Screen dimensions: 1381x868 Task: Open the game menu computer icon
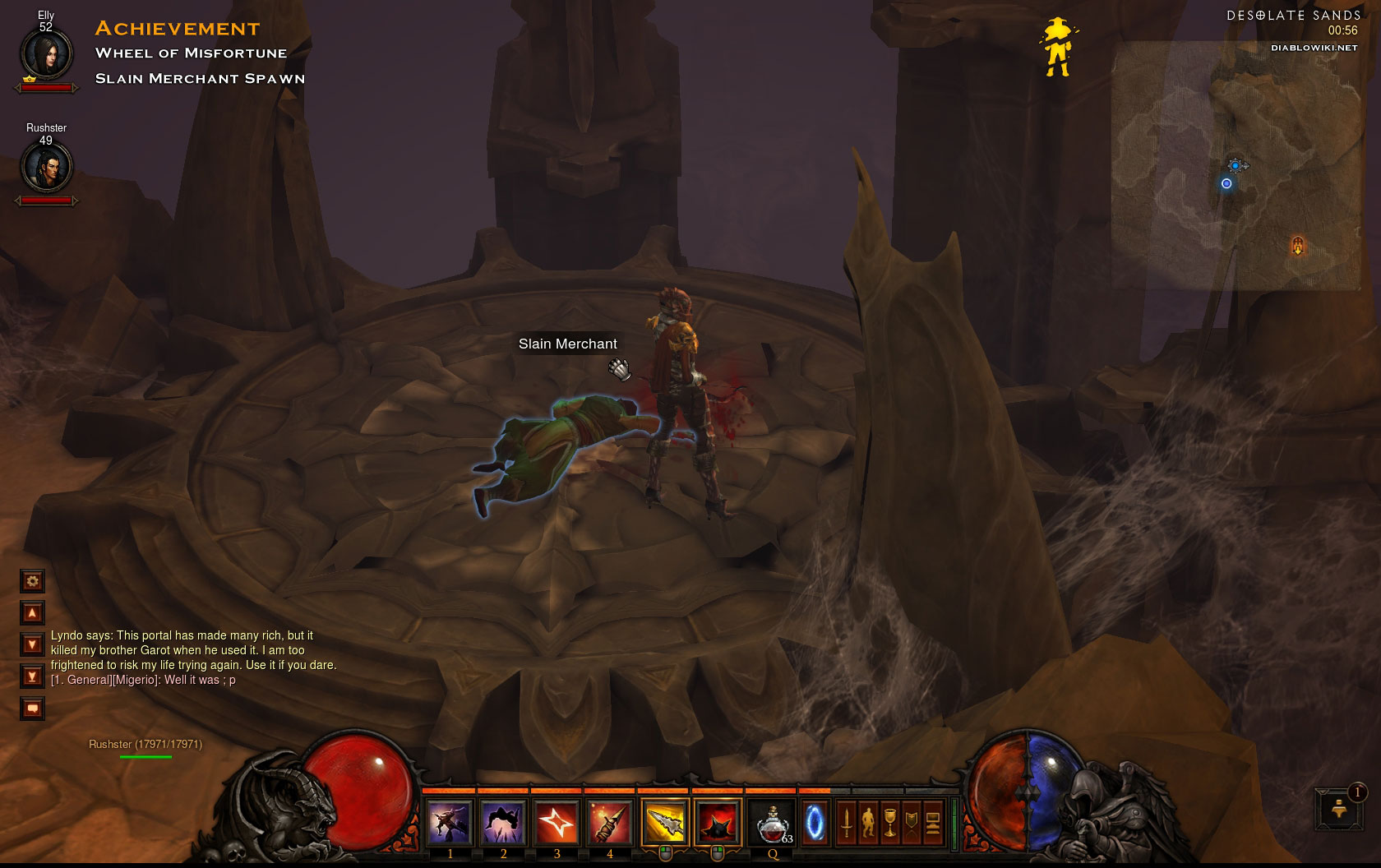point(932,823)
